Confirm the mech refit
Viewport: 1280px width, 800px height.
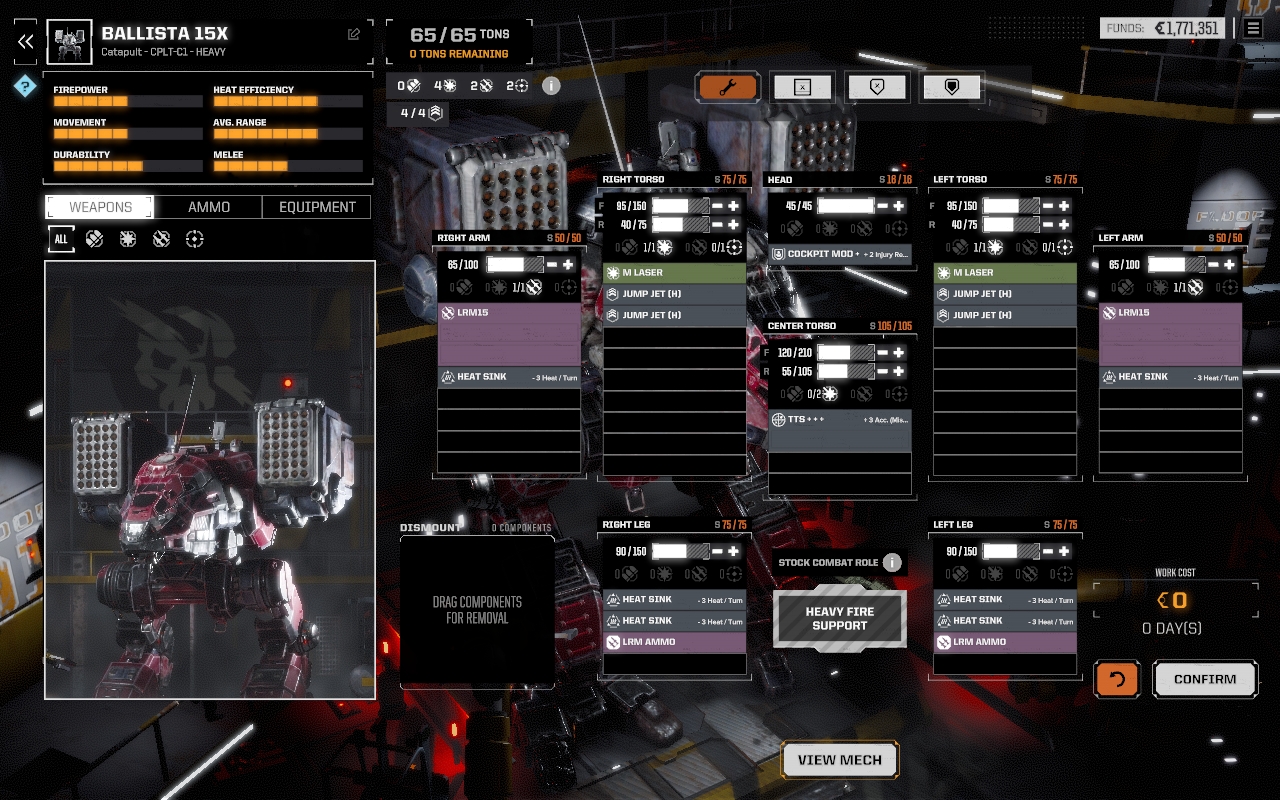1205,679
